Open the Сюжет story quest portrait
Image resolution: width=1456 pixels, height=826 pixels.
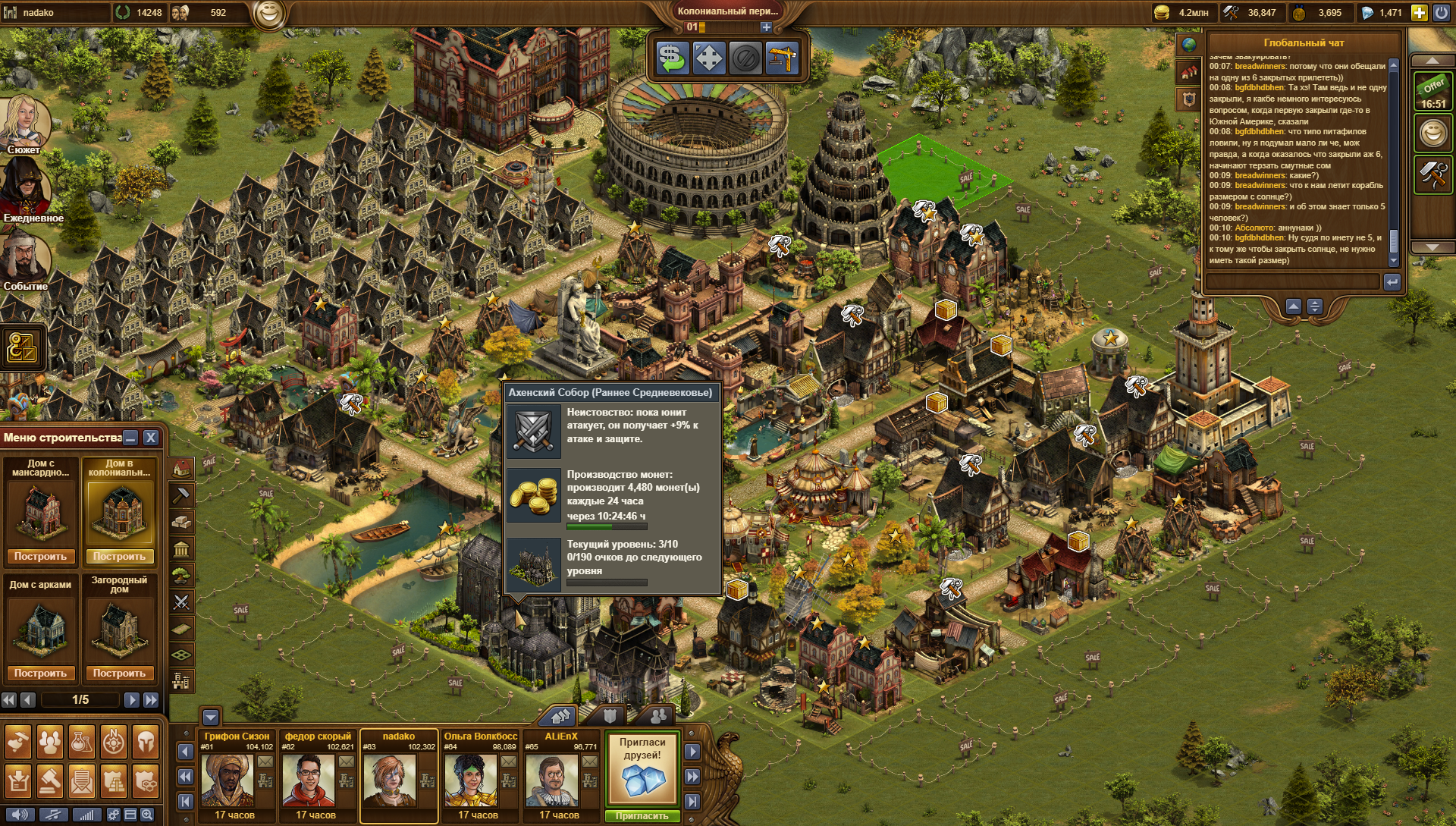[24, 121]
